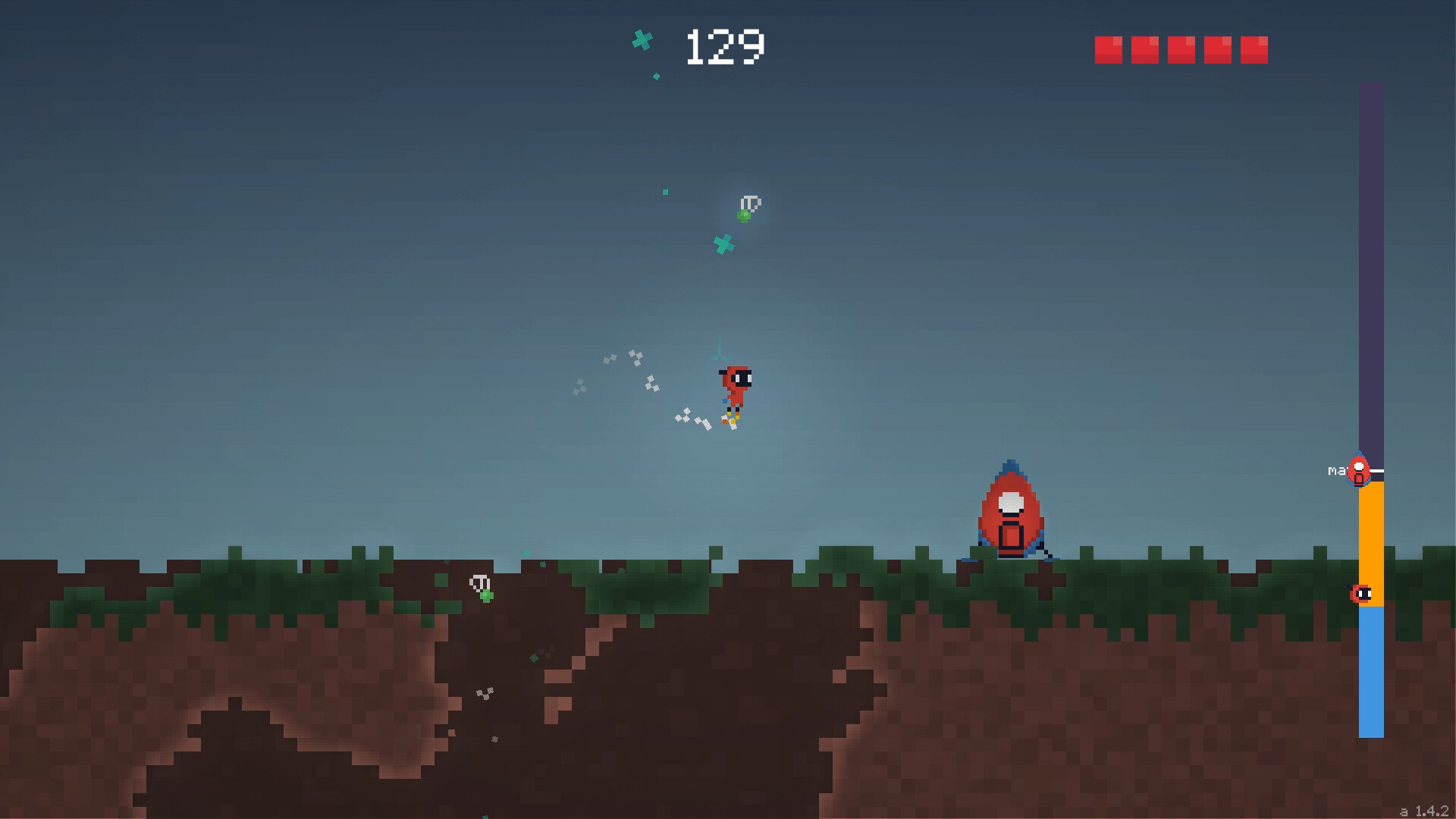The width and height of the screenshot is (1456, 819).
Task: Click the orange section of the altitude bar
Action: [1370, 546]
